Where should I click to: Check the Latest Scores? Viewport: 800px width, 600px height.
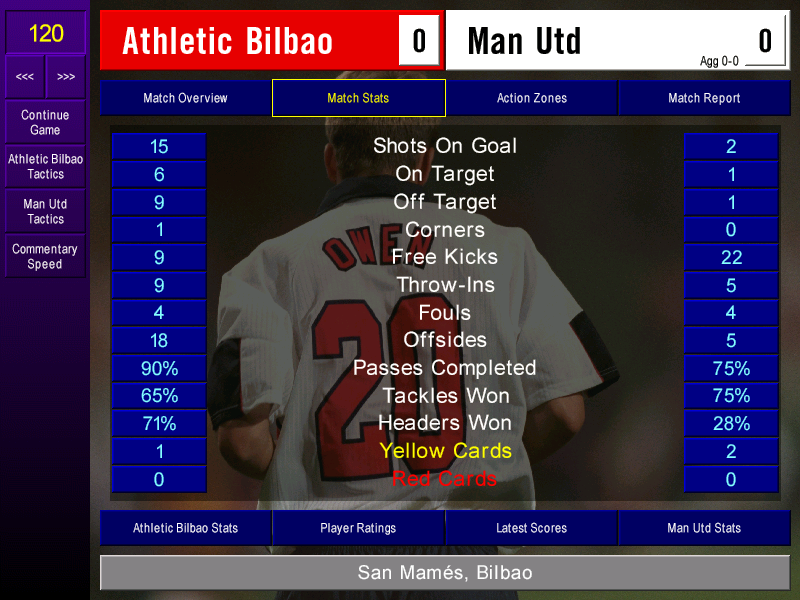531,528
